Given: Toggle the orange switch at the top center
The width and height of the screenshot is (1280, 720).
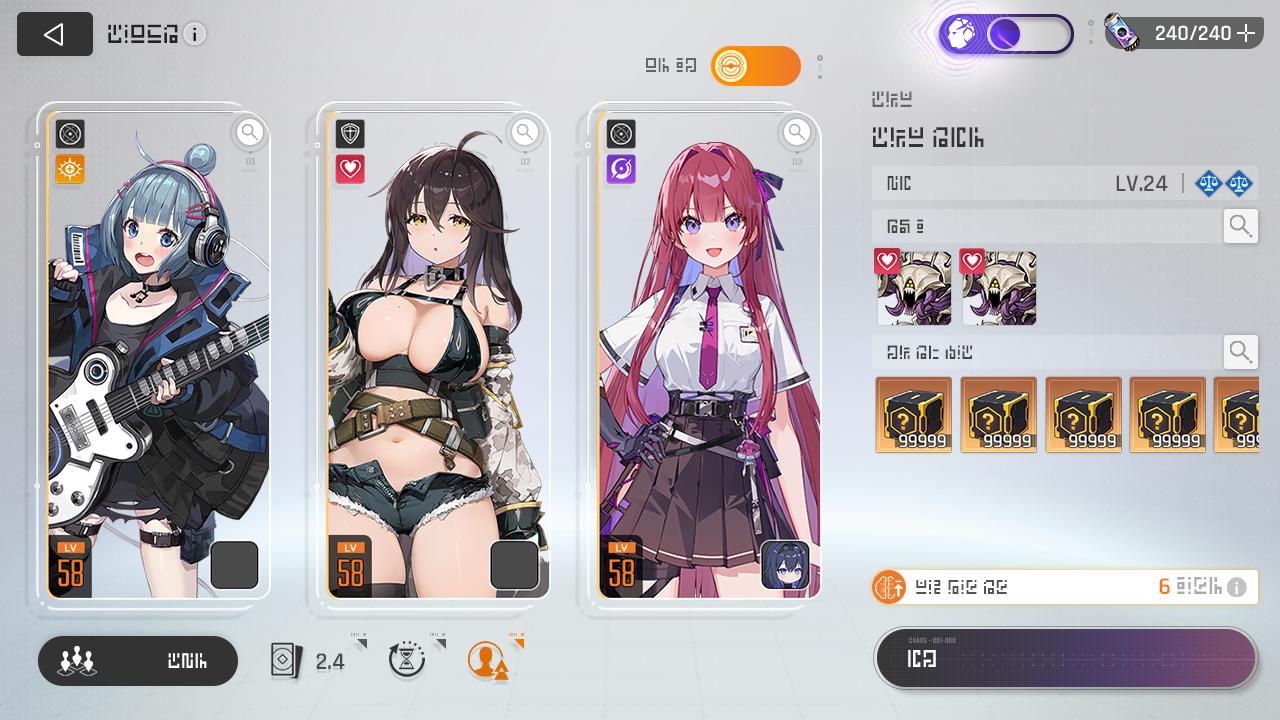Looking at the screenshot, I should 756,65.
